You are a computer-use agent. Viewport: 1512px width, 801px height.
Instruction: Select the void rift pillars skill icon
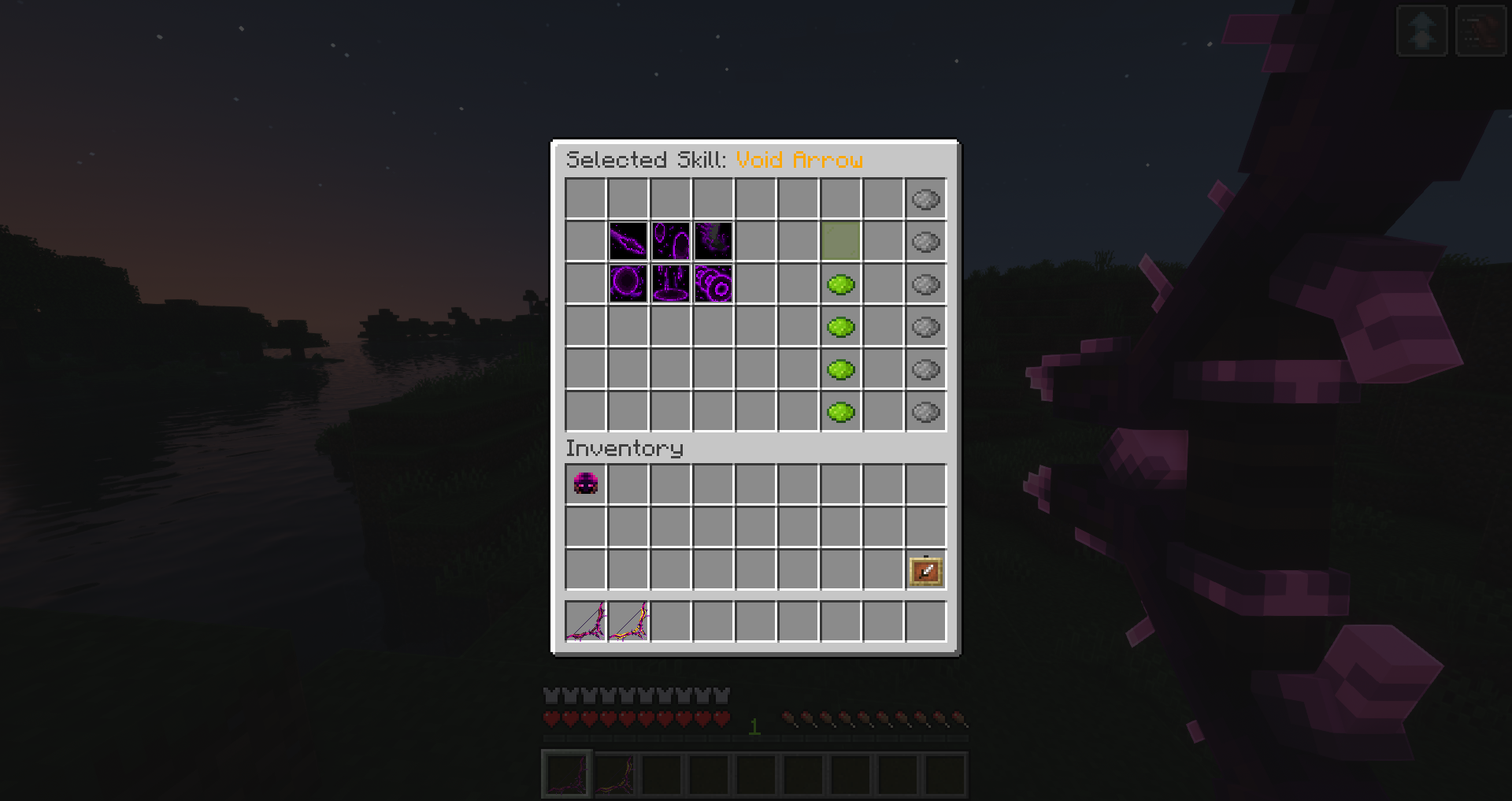[x=672, y=284]
